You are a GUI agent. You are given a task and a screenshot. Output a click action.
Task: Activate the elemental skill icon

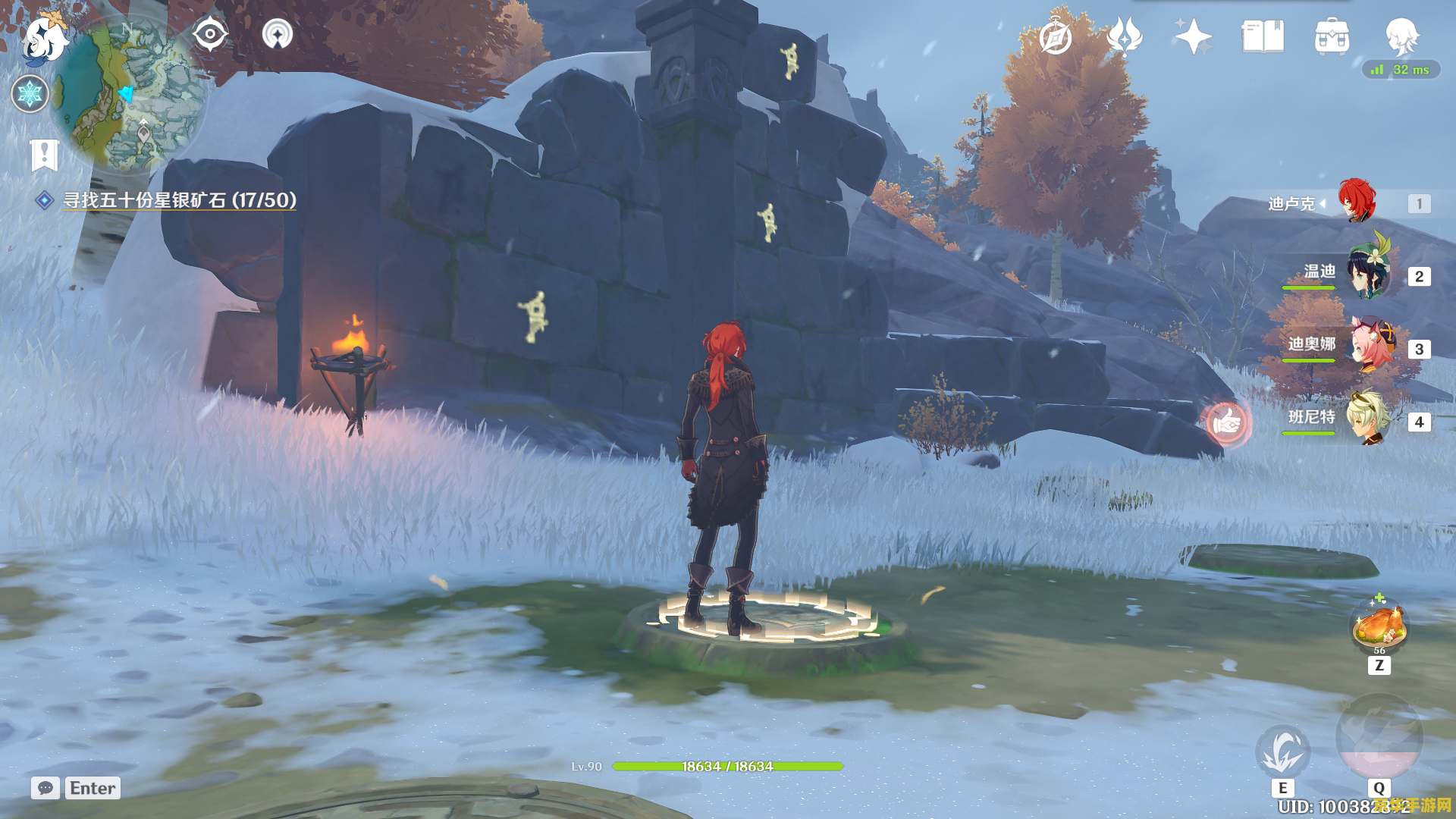pos(1282,751)
